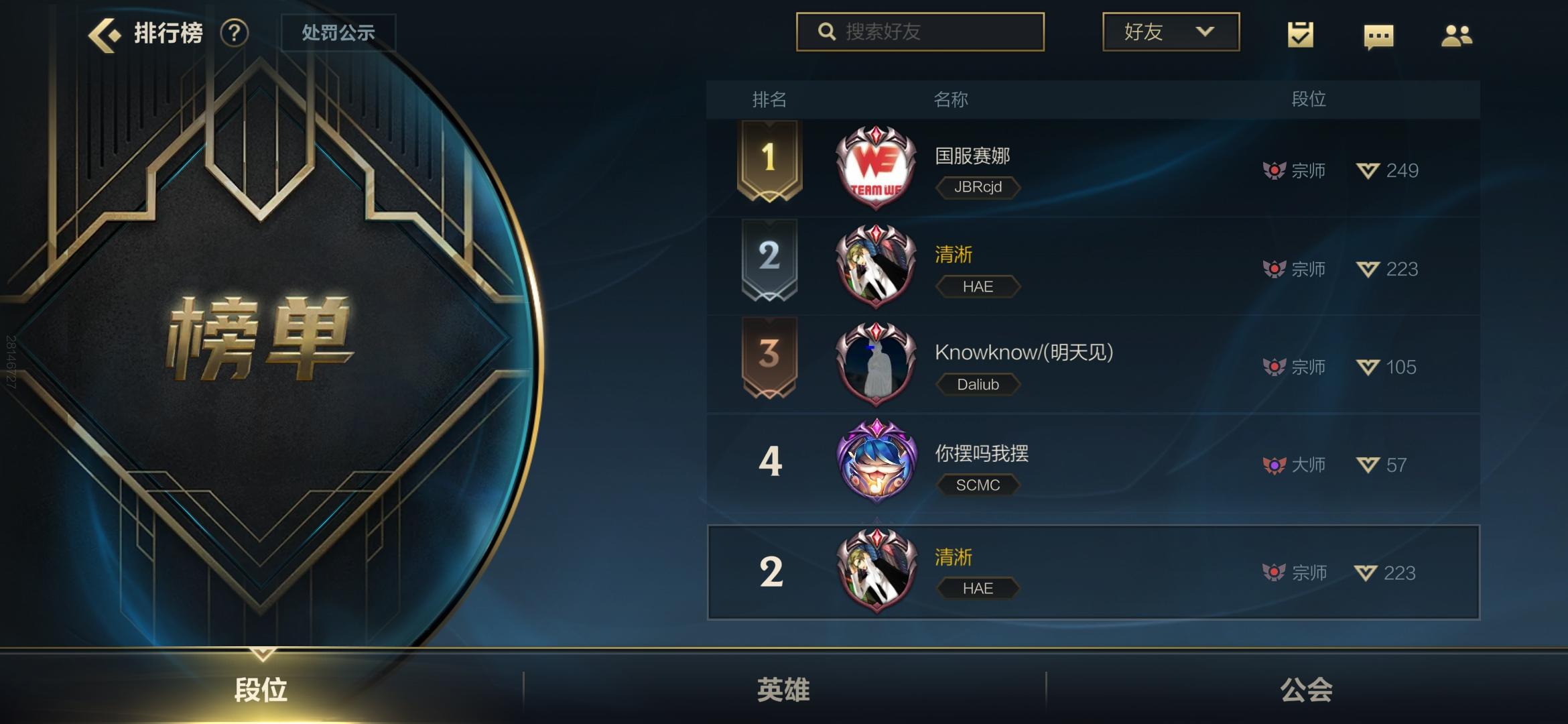Click the 宗师 rank emblem for 国服赛娜
The image size is (1568, 724).
click(x=1275, y=170)
